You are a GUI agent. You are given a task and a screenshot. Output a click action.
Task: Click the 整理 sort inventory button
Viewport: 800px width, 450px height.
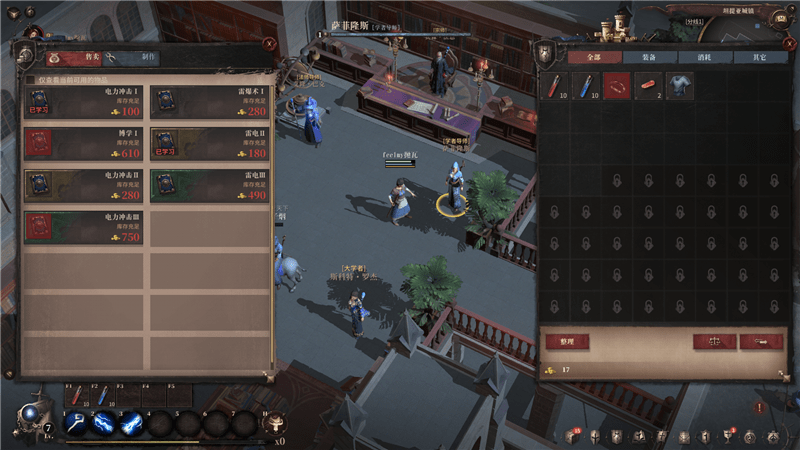(568, 341)
